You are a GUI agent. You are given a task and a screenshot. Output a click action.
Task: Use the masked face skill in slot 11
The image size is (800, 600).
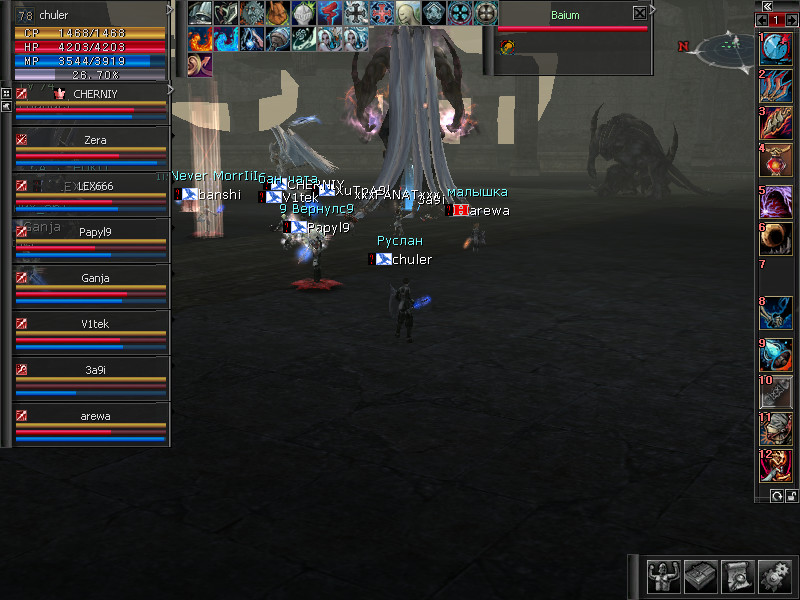click(x=776, y=427)
